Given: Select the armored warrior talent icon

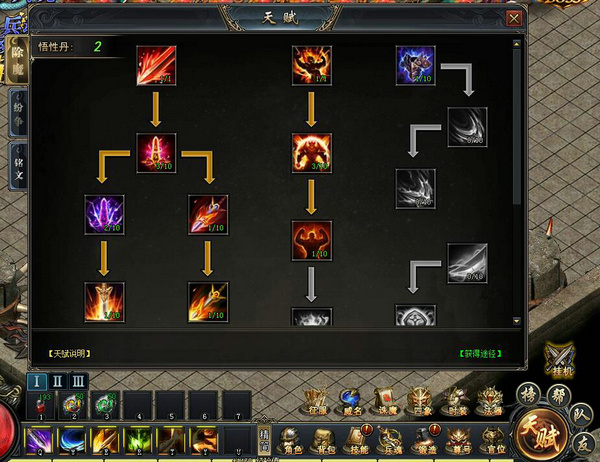Looking at the screenshot, I should 416,66.
